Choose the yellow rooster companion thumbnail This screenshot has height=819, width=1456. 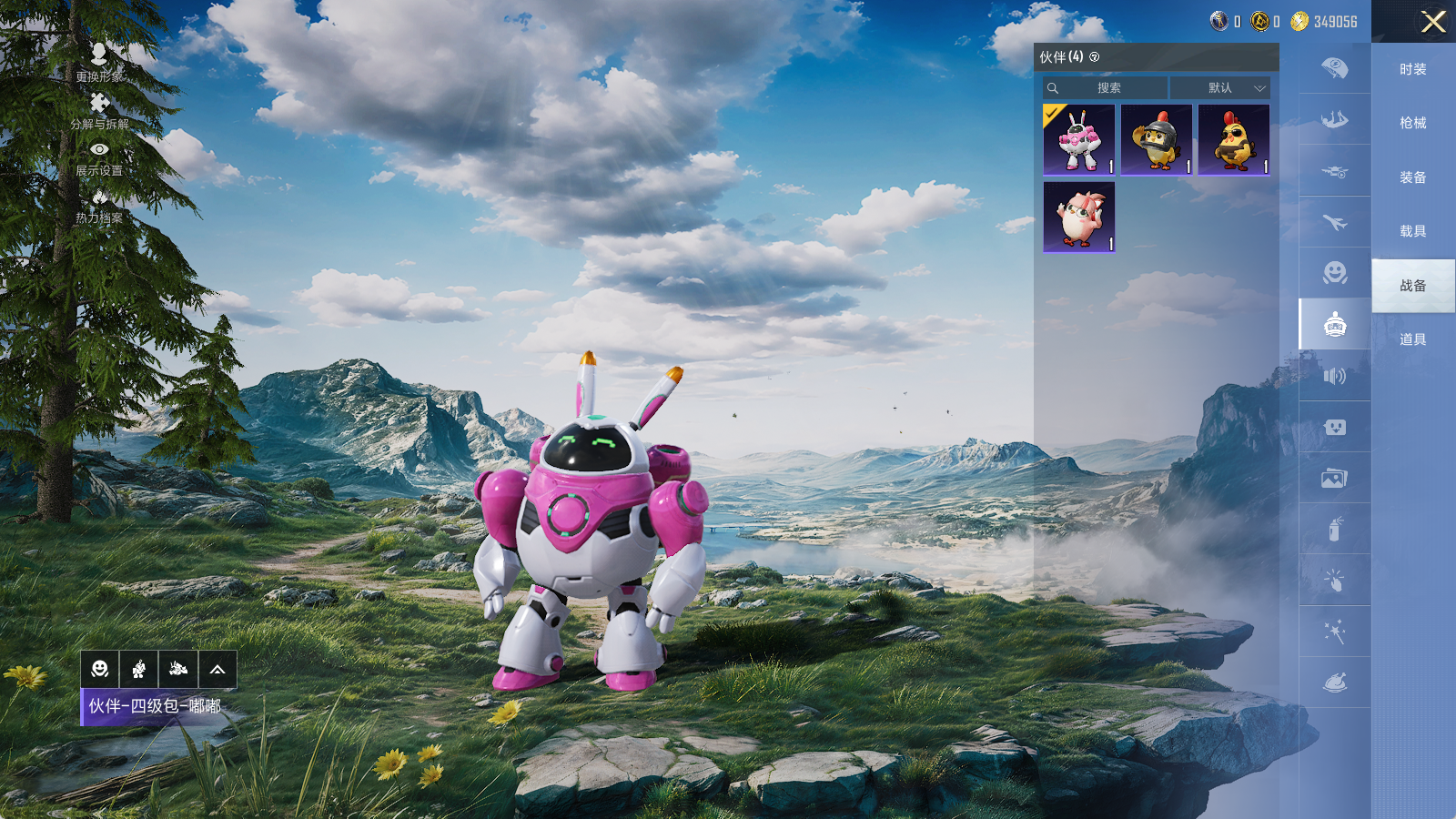(x=1234, y=139)
